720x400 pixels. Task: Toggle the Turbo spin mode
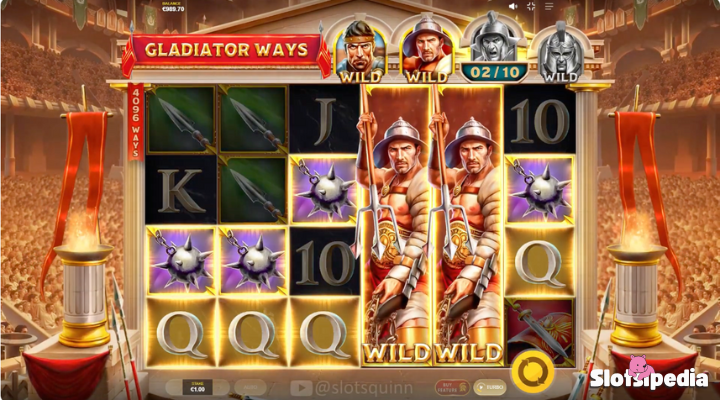click(x=489, y=387)
